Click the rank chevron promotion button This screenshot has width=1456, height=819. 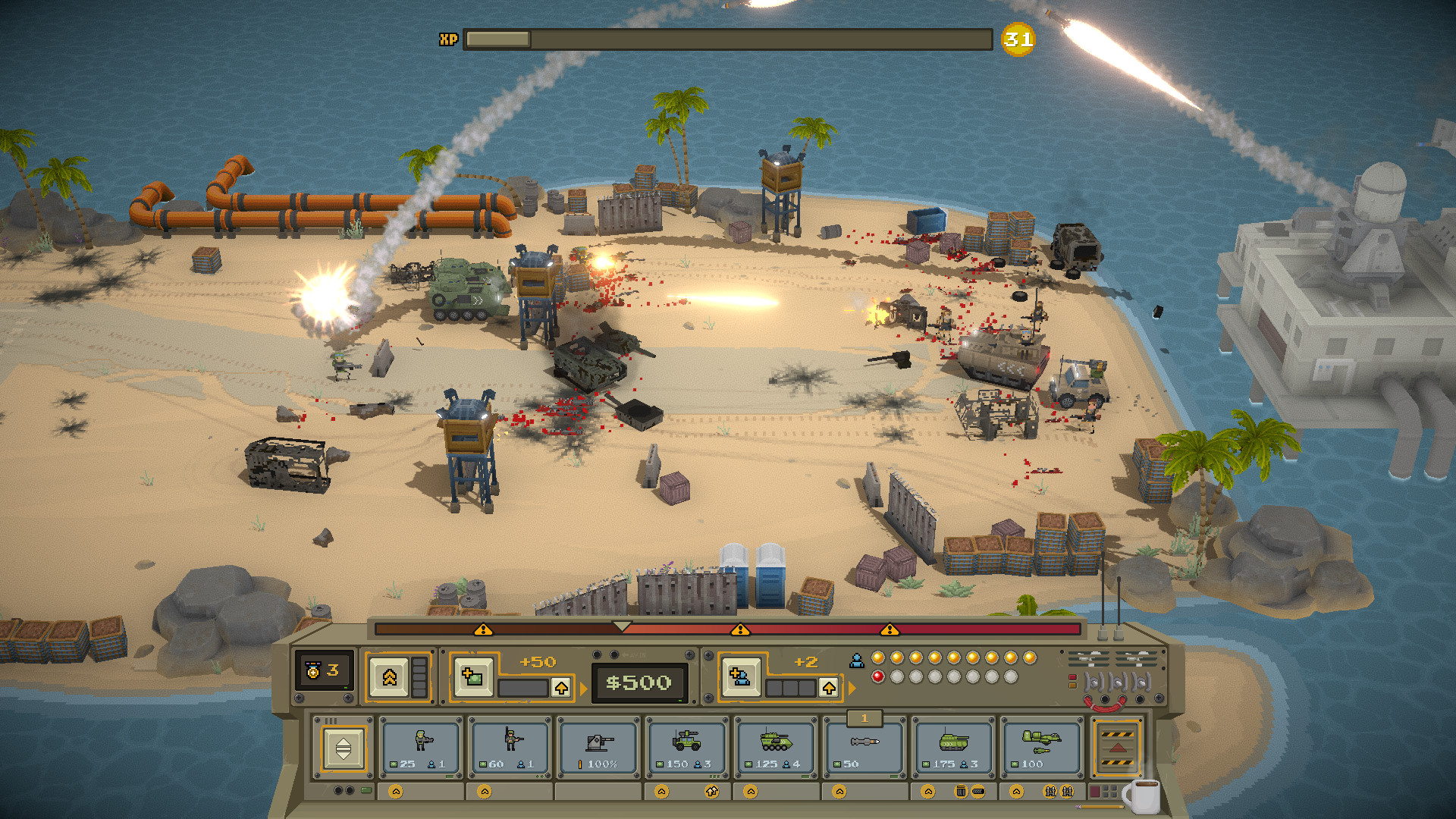click(x=390, y=676)
